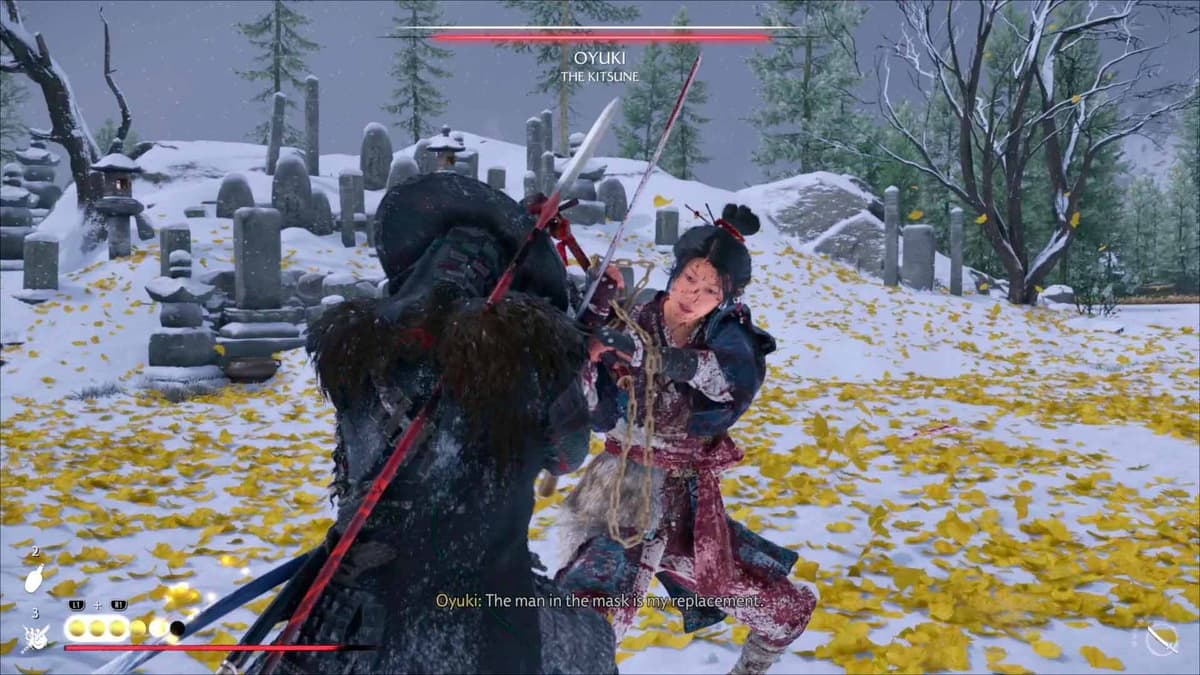This screenshot has height=675, width=1200.
Task: Select the sake gourd healing item icon
Action: pos(33,580)
